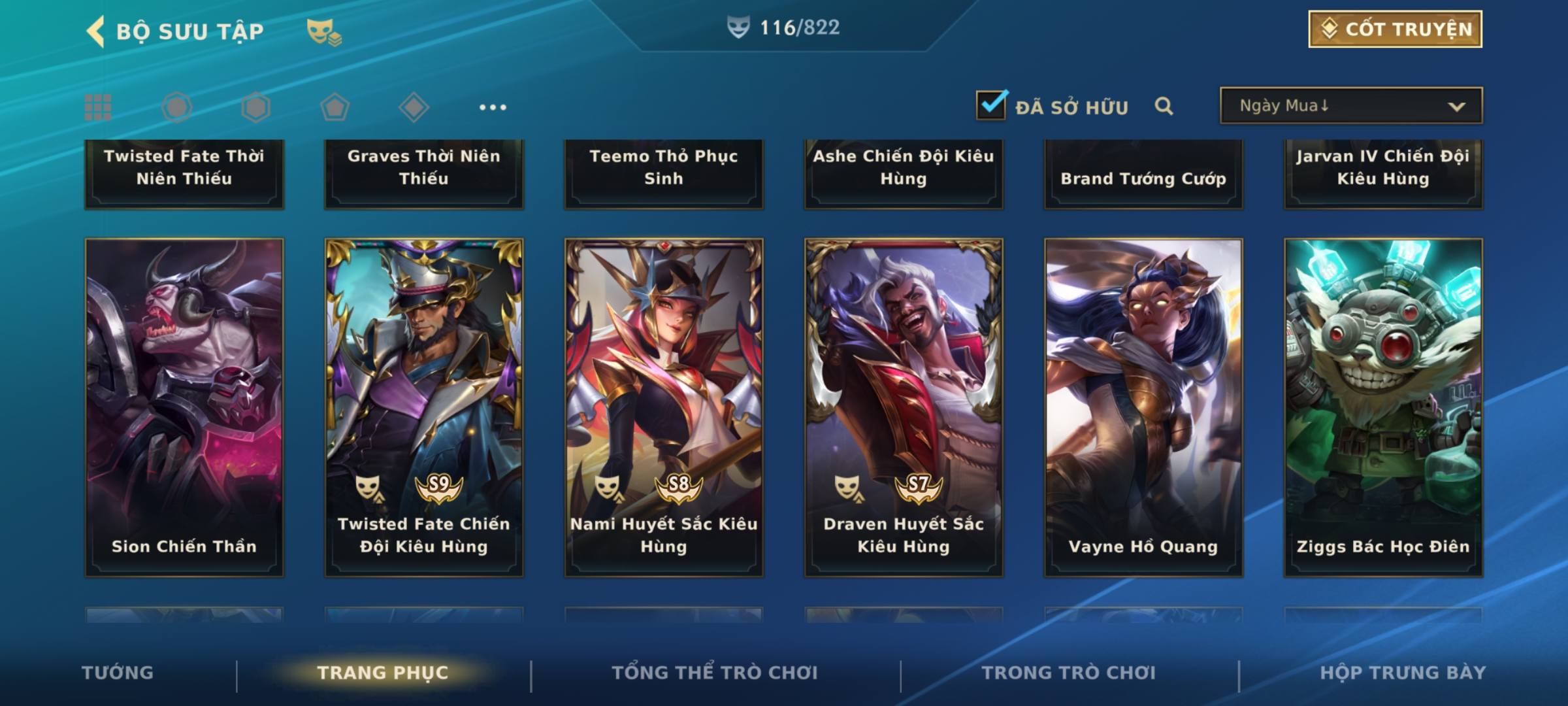Image resolution: width=1568 pixels, height=706 pixels.
Task: Show all skins with the grid filter
Action: [98, 107]
